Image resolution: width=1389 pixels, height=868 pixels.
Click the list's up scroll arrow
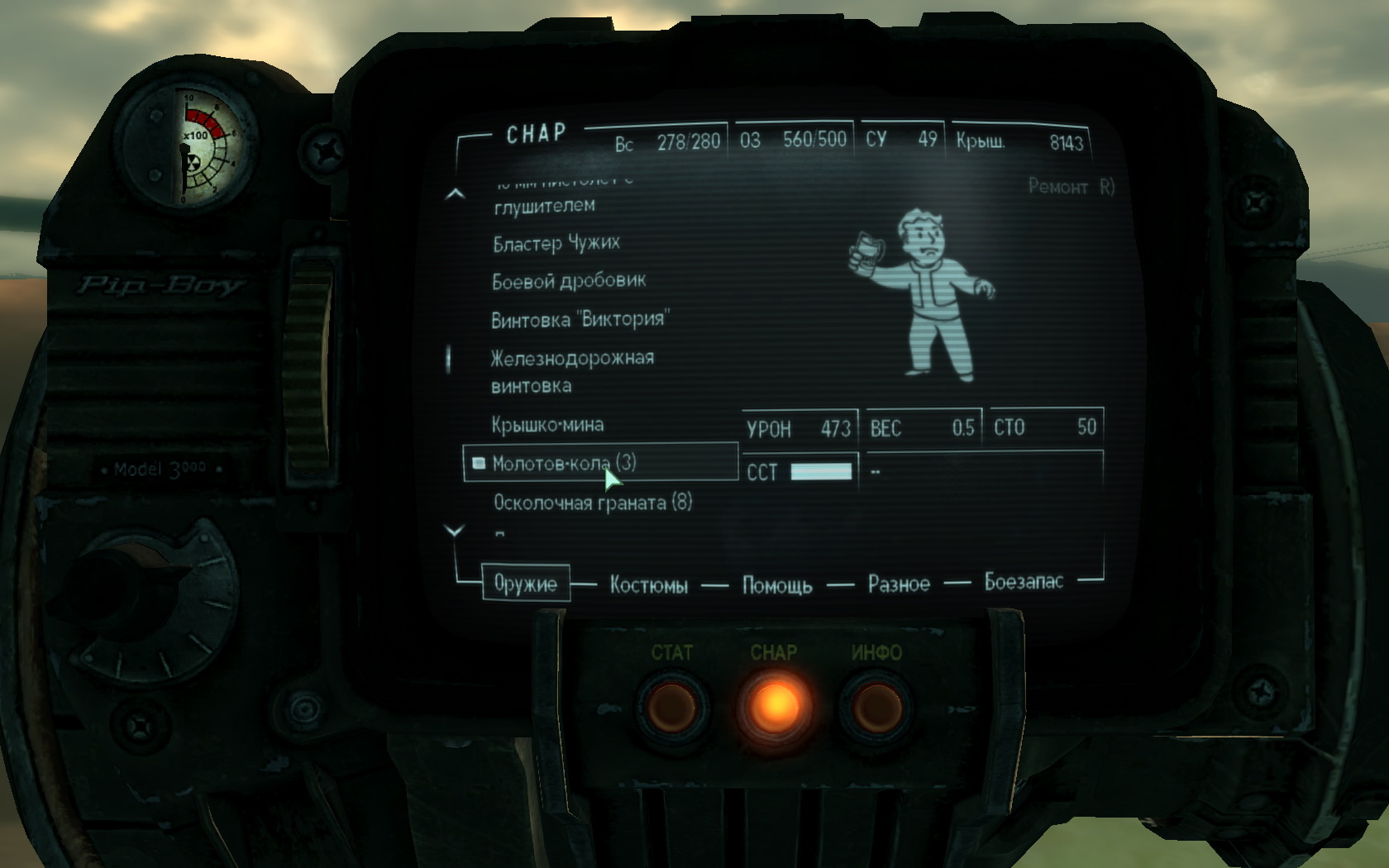pos(455,194)
